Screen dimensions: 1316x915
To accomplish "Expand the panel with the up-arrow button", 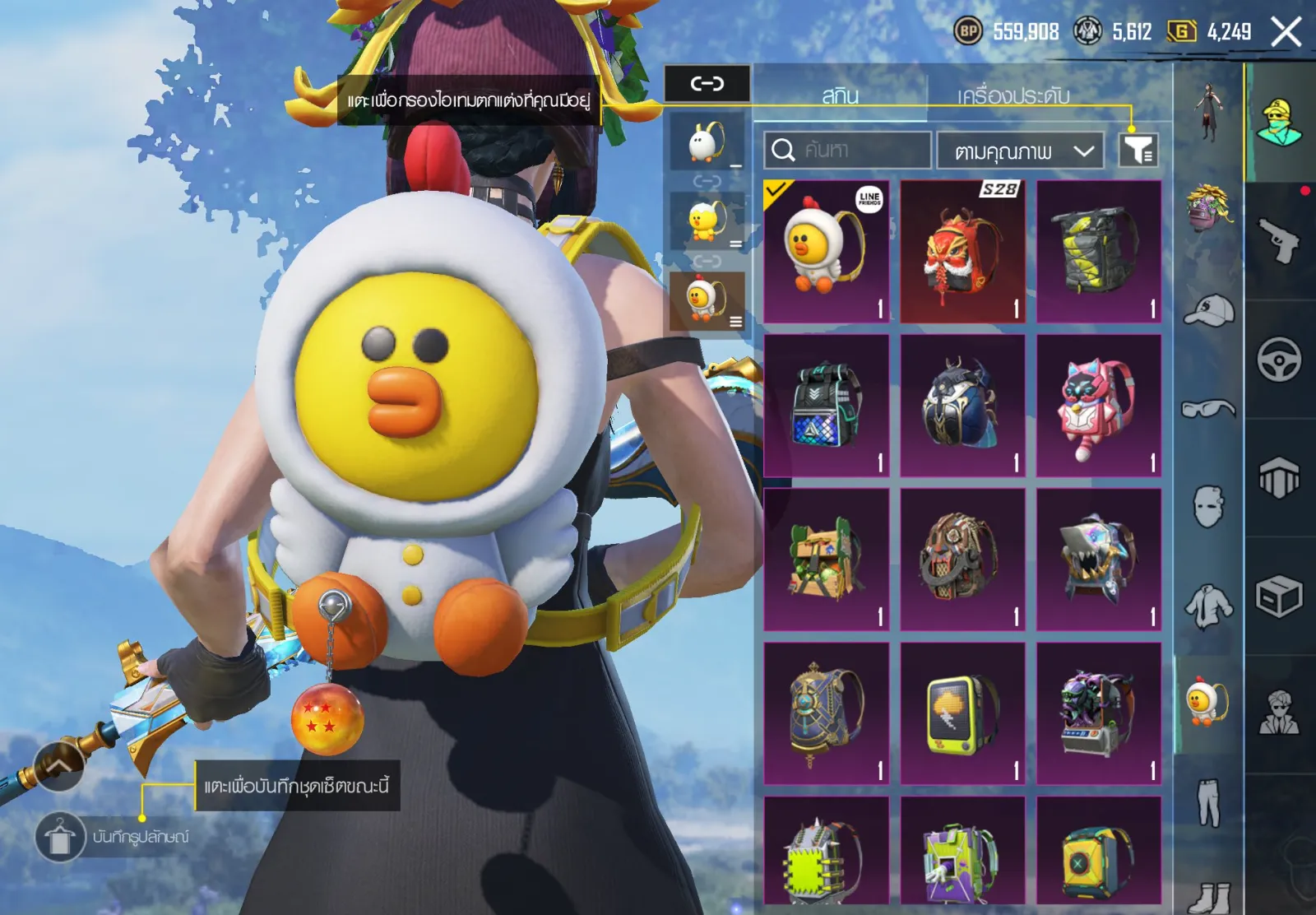I will point(58,766).
